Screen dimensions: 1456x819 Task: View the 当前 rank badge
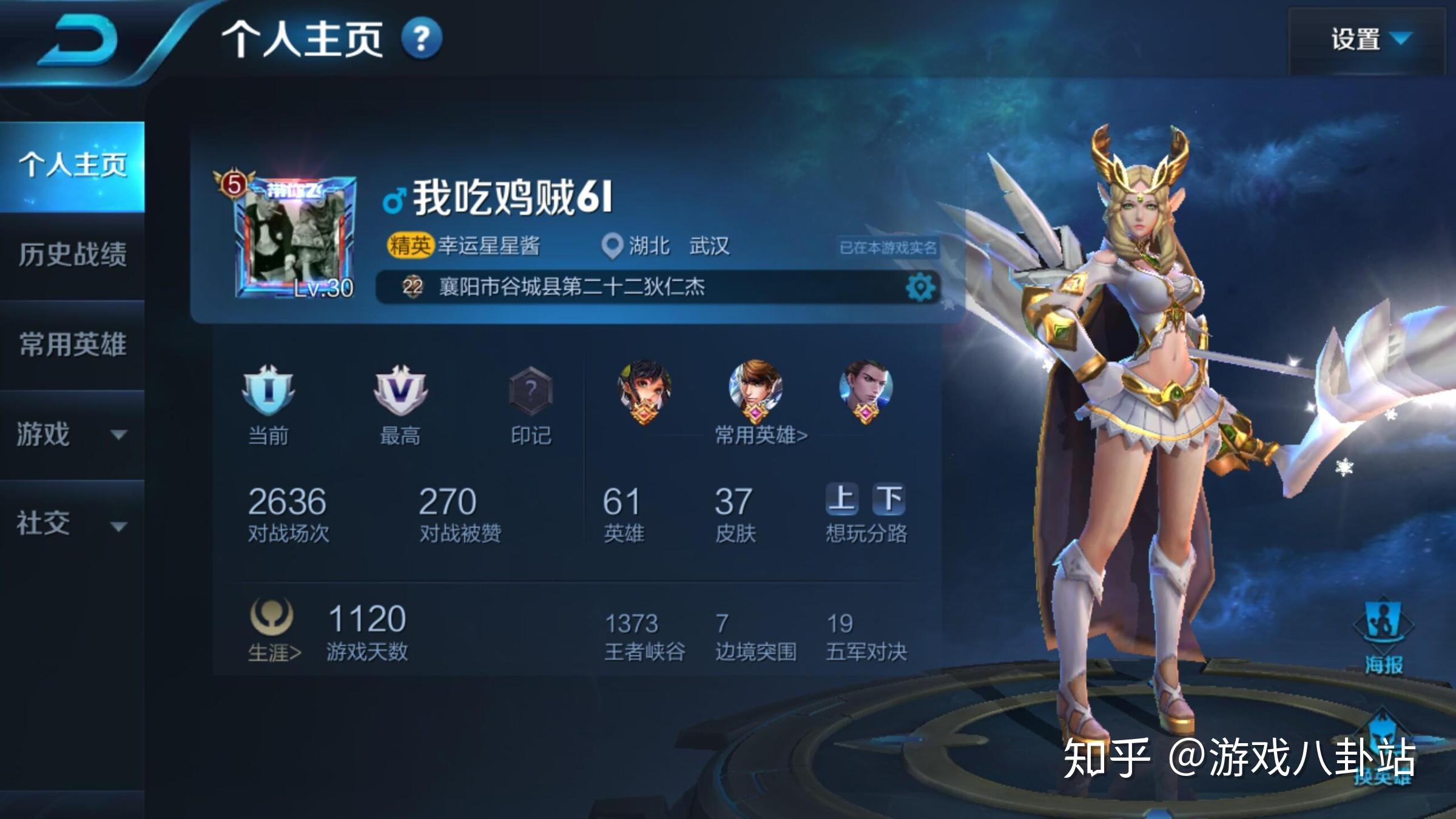[268, 391]
